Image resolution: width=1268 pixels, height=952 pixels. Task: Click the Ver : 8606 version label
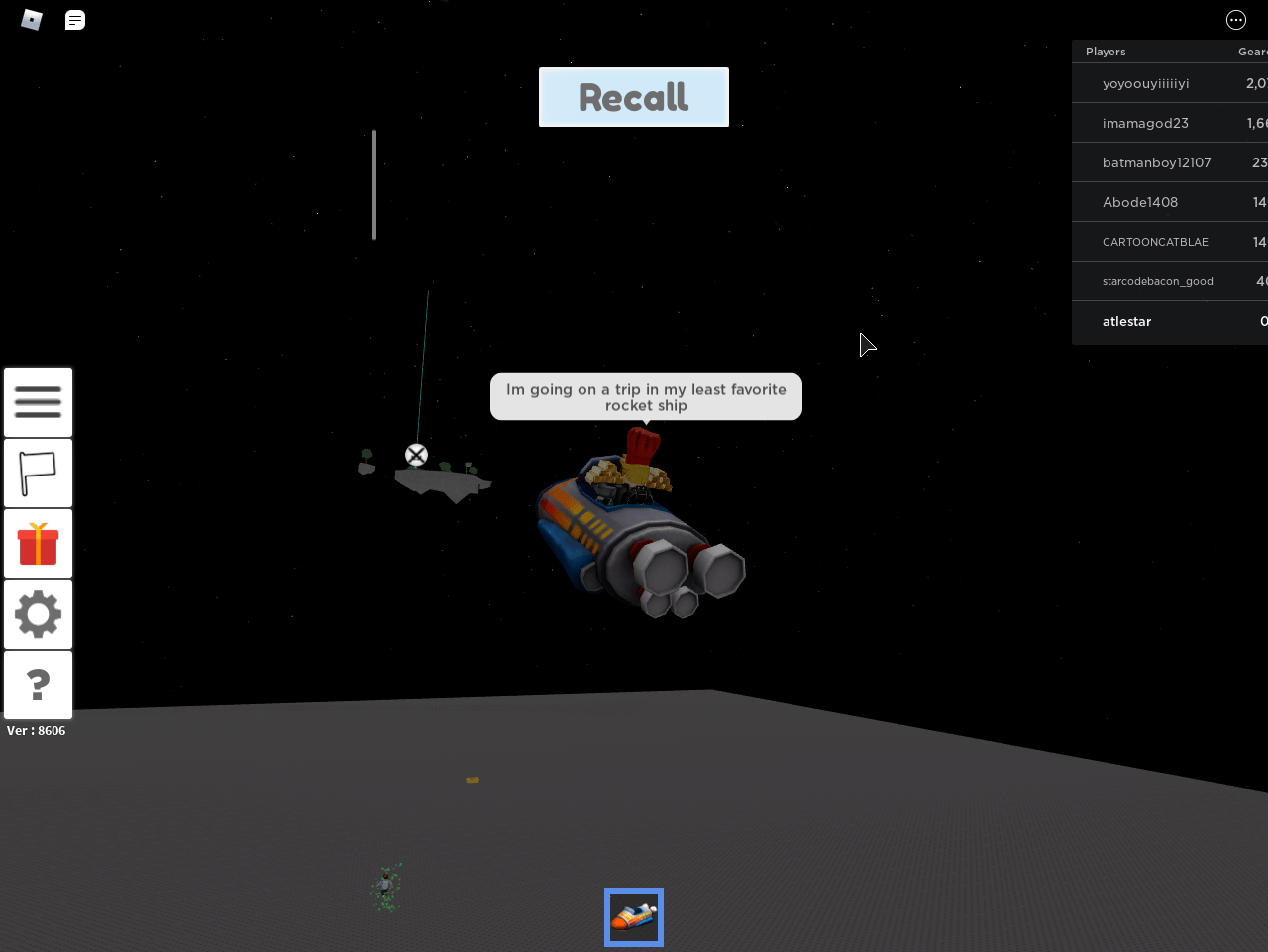click(36, 730)
